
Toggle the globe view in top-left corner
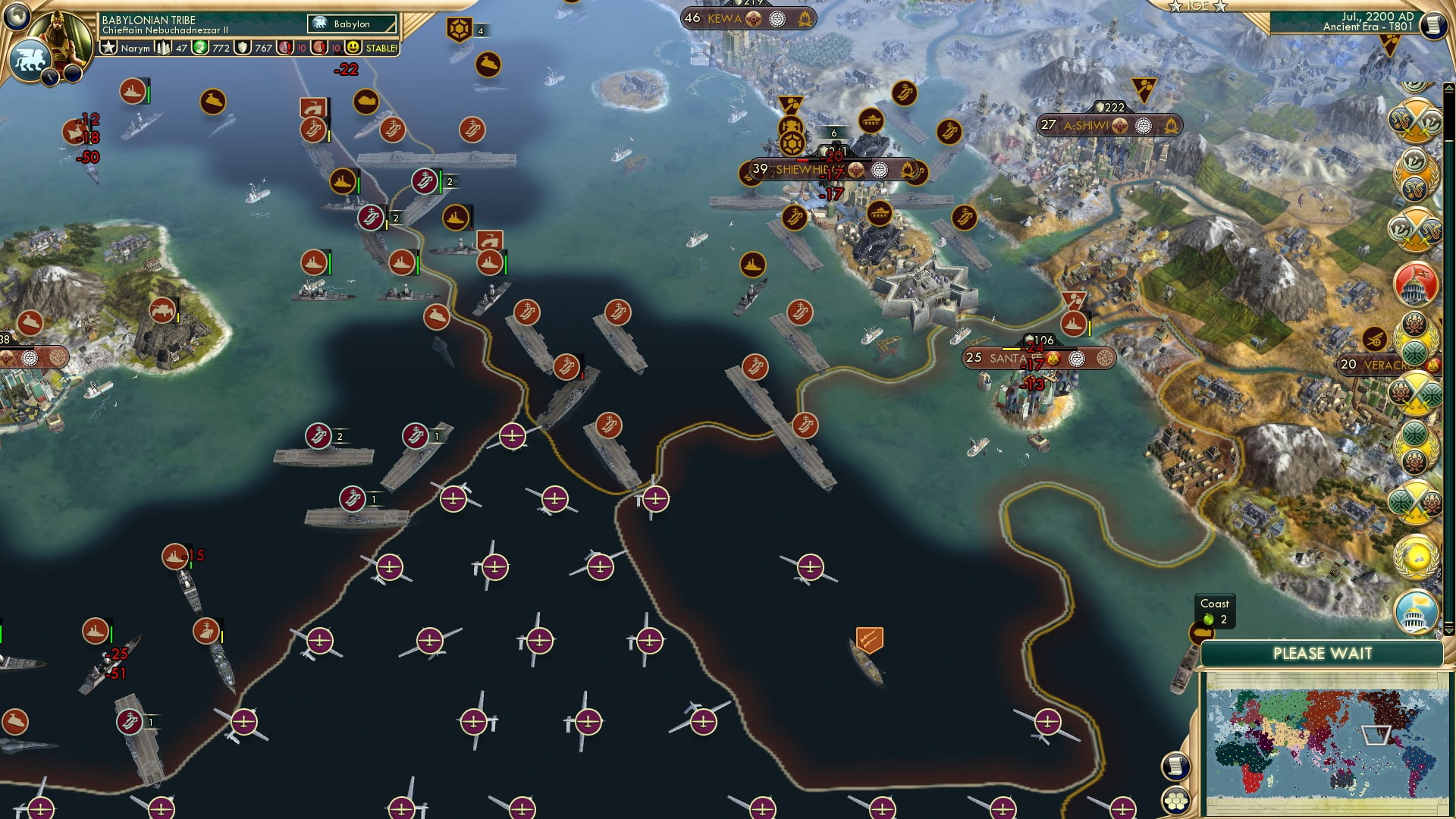point(15,18)
